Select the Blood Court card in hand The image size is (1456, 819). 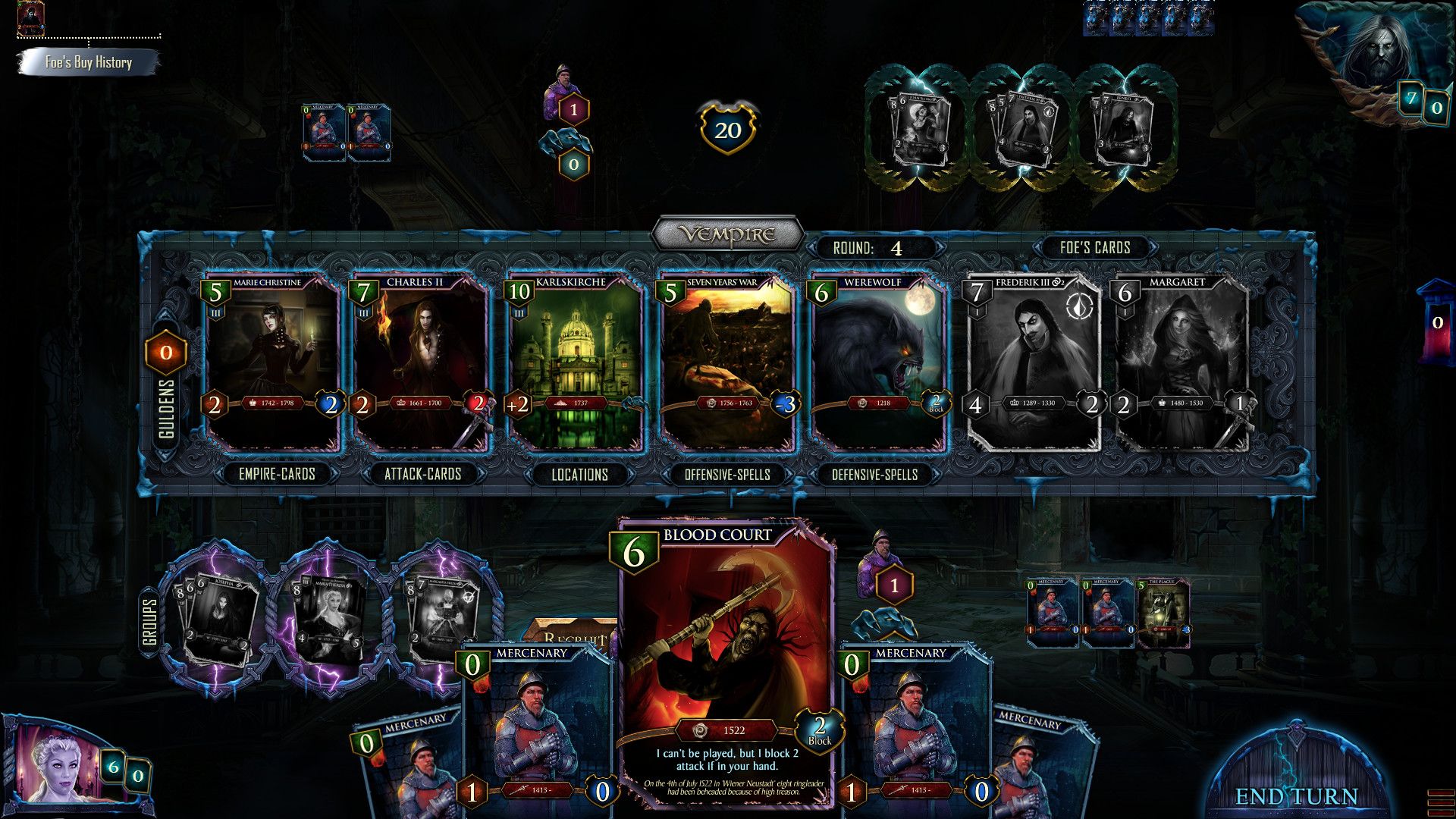tap(726, 660)
